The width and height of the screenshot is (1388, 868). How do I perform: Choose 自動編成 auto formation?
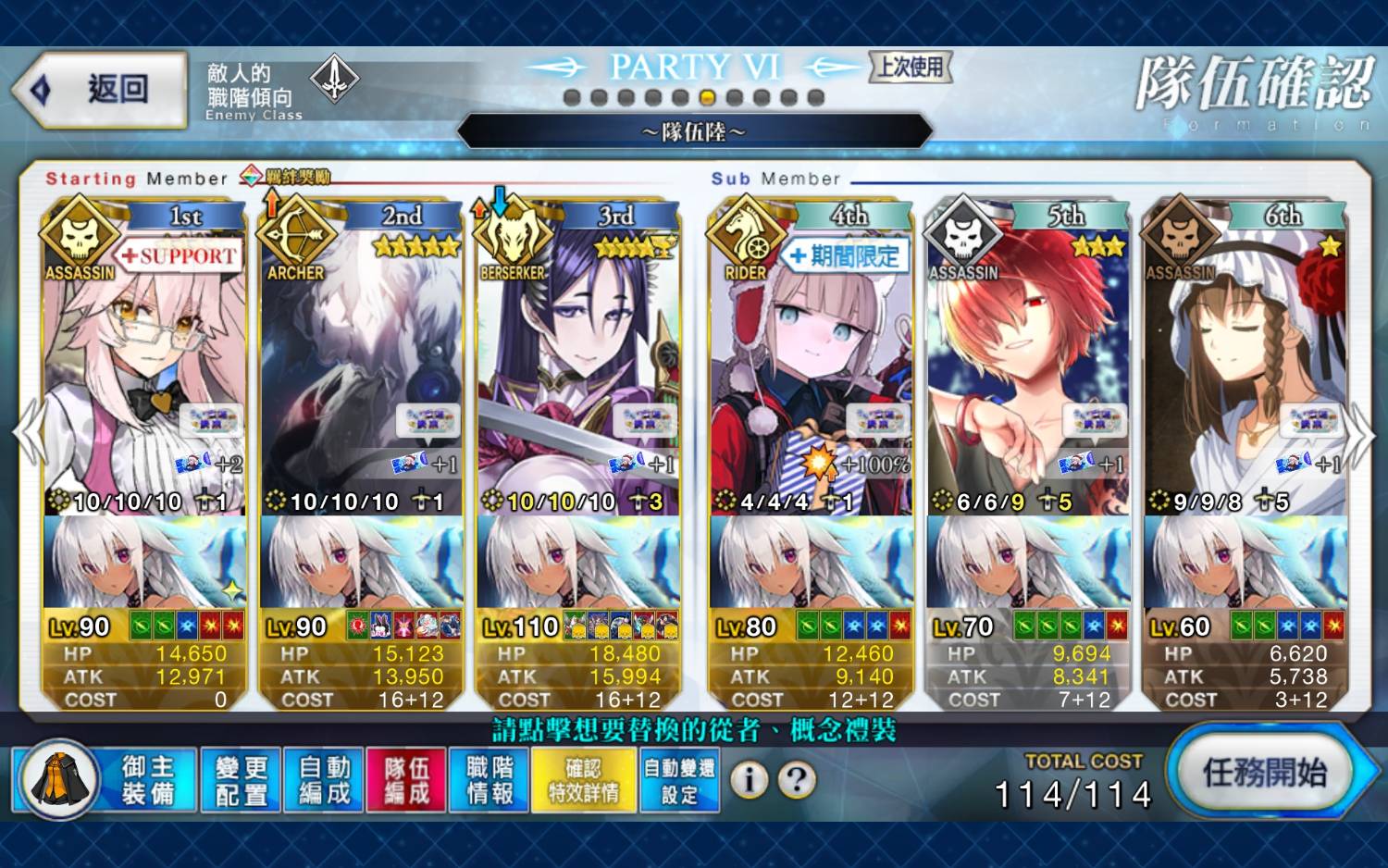click(324, 780)
